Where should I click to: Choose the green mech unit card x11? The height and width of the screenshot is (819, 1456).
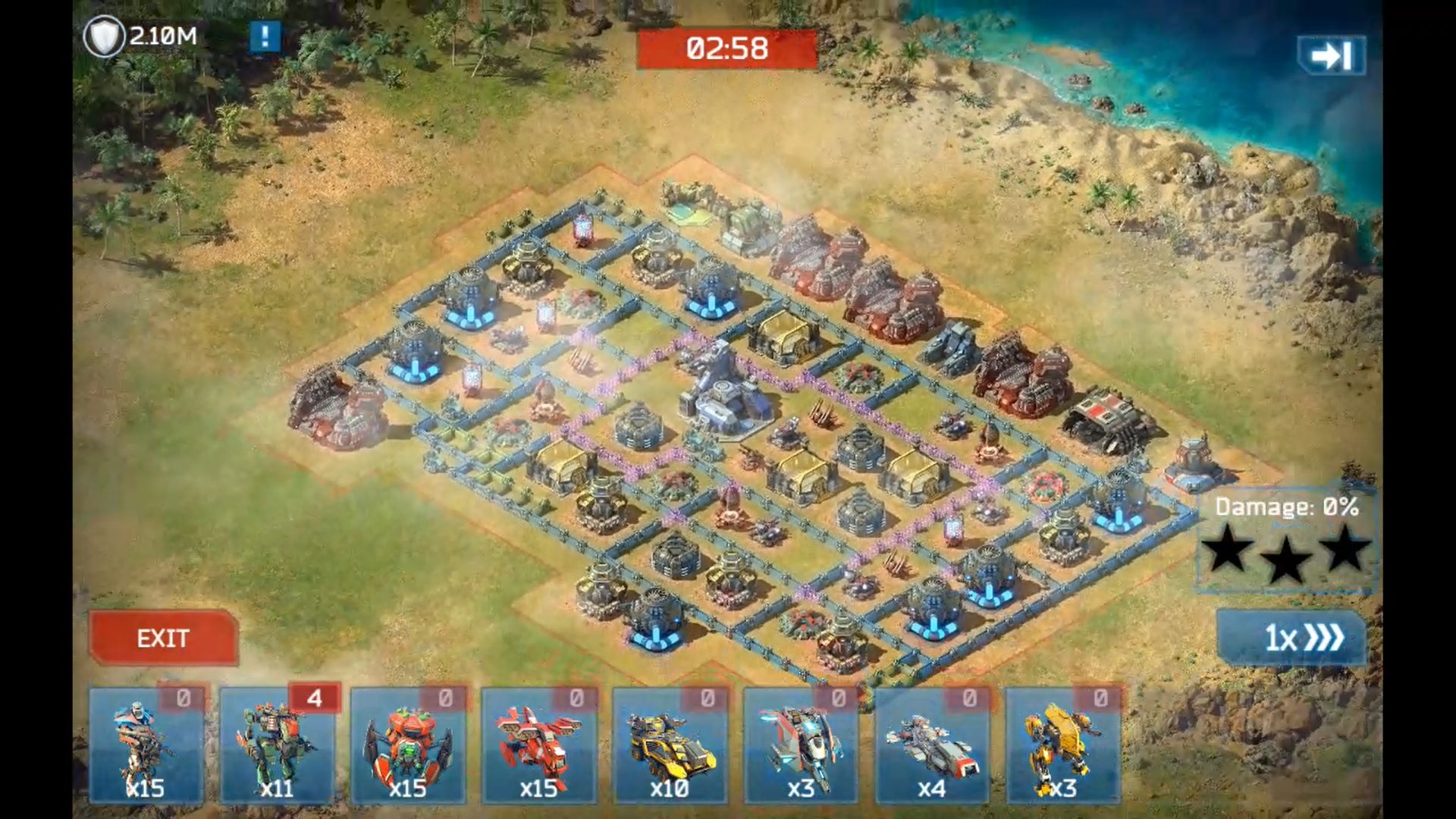[278, 746]
